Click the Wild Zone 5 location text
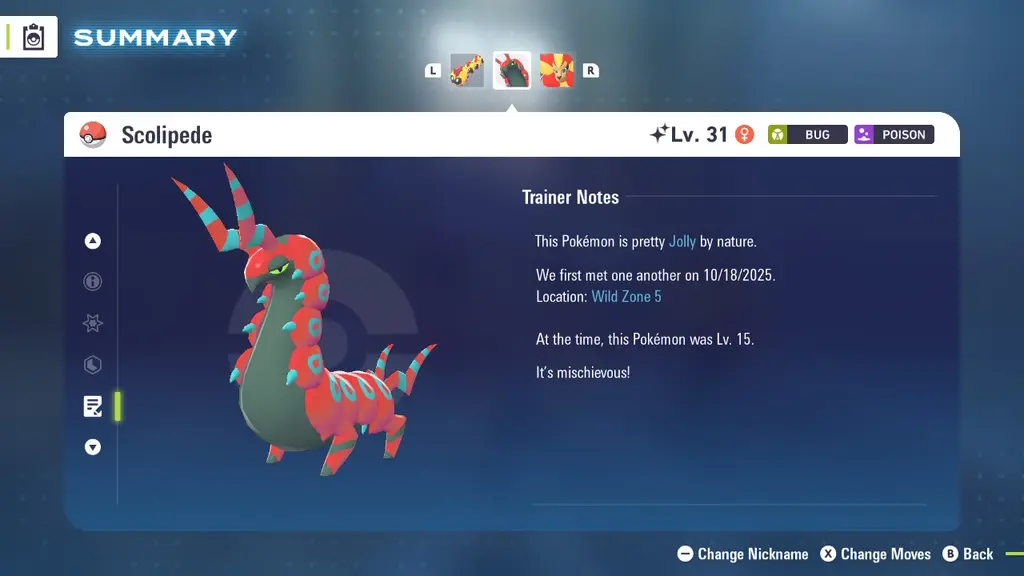 pyautogui.click(x=626, y=297)
